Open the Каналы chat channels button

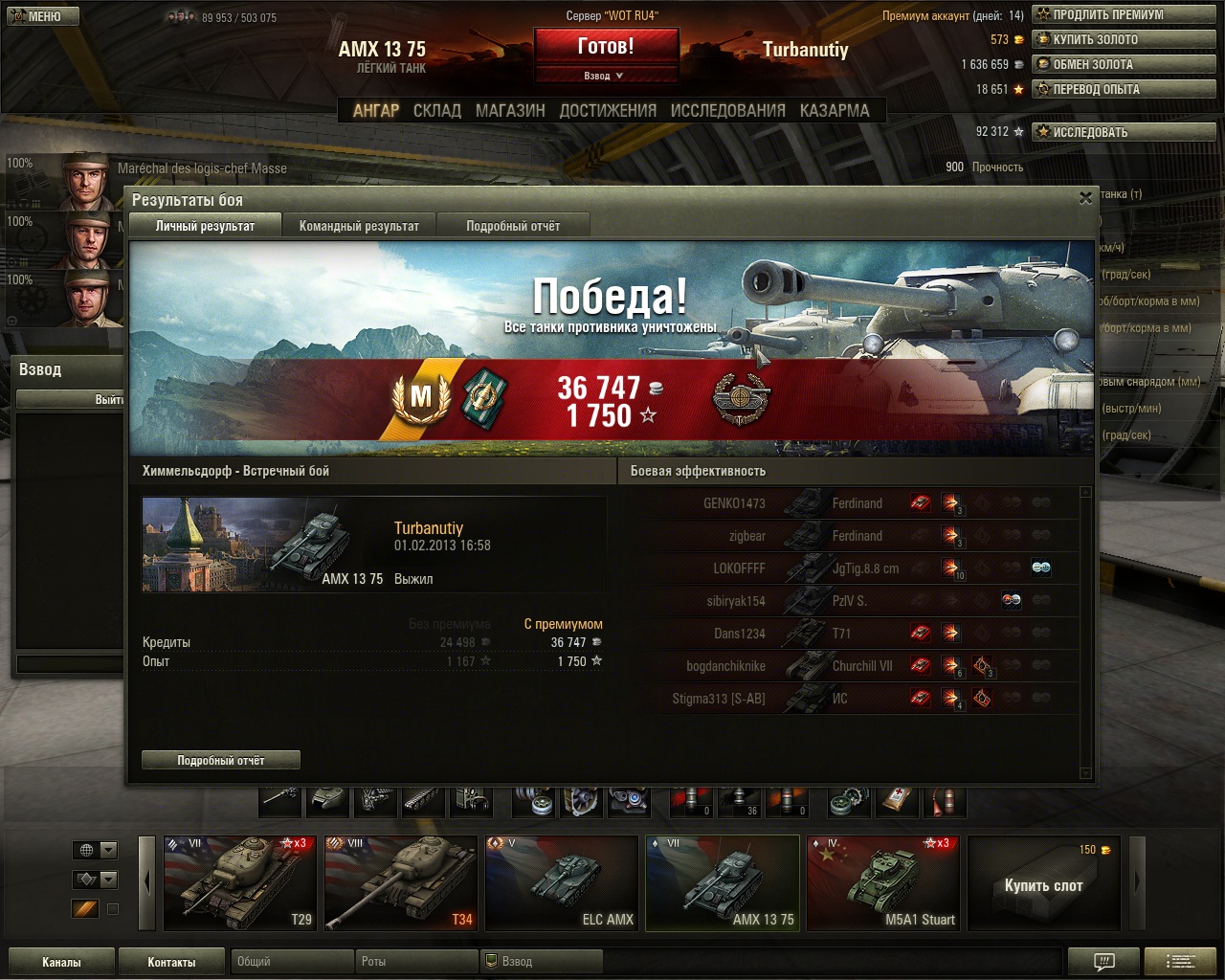(x=61, y=962)
